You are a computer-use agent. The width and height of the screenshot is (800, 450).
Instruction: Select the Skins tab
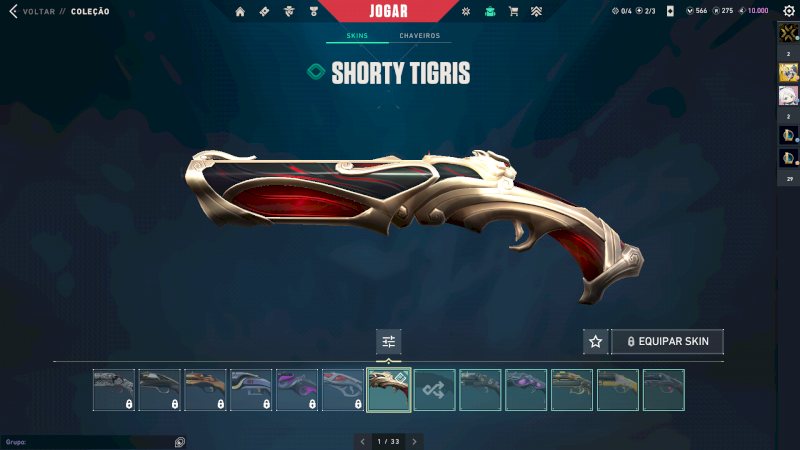tap(357, 36)
